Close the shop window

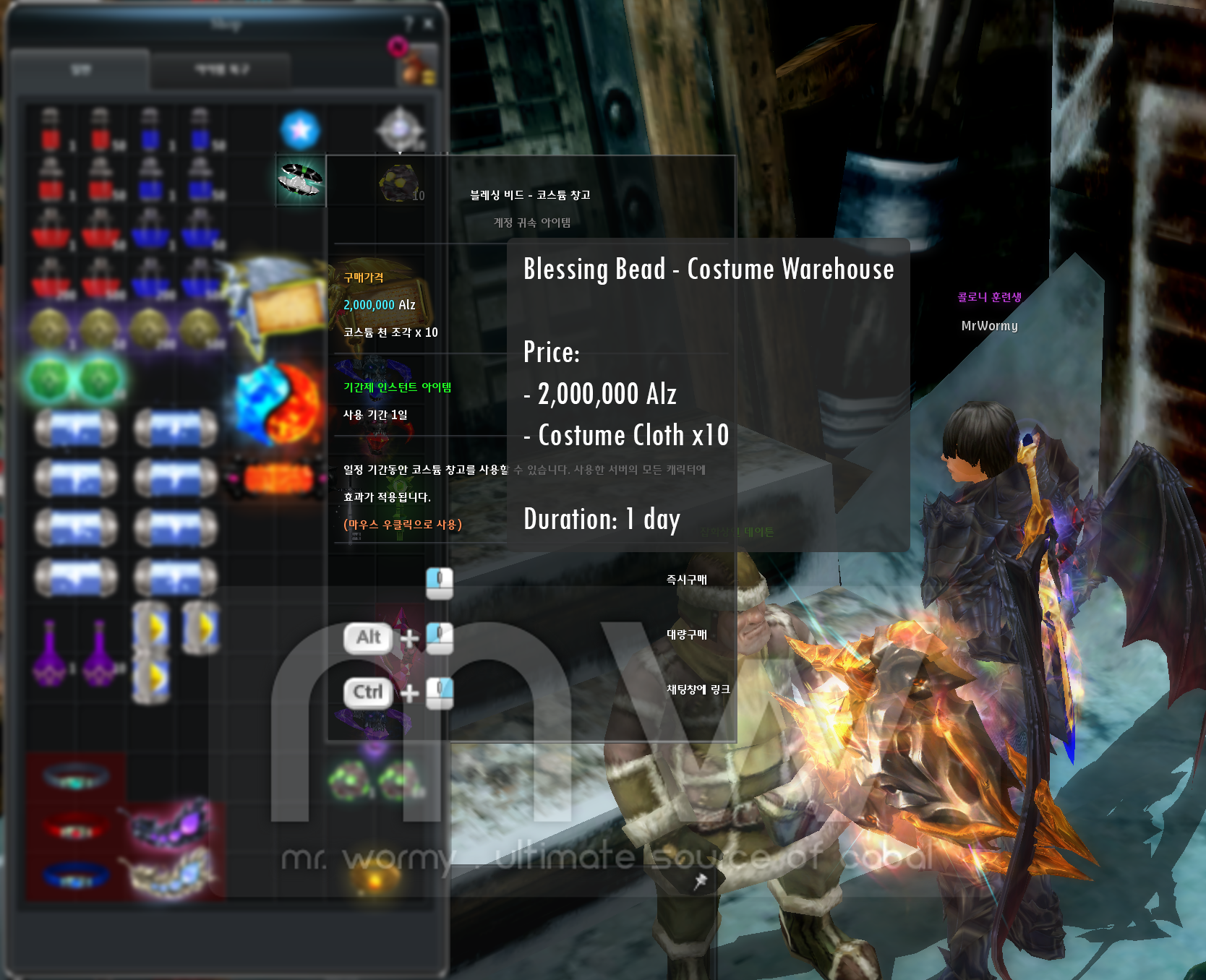tap(429, 24)
